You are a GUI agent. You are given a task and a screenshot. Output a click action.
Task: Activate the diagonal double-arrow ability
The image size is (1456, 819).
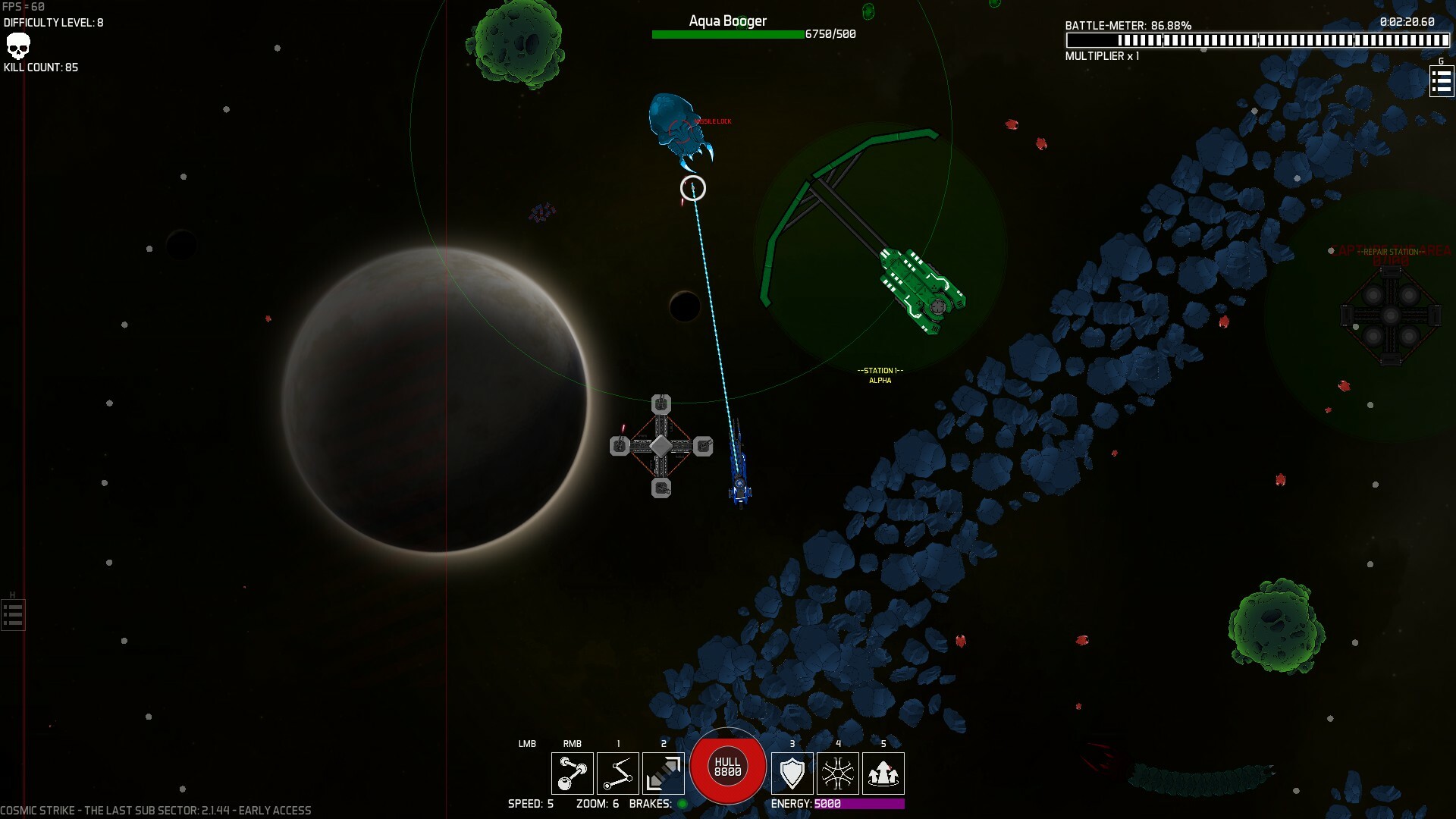point(663,773)
